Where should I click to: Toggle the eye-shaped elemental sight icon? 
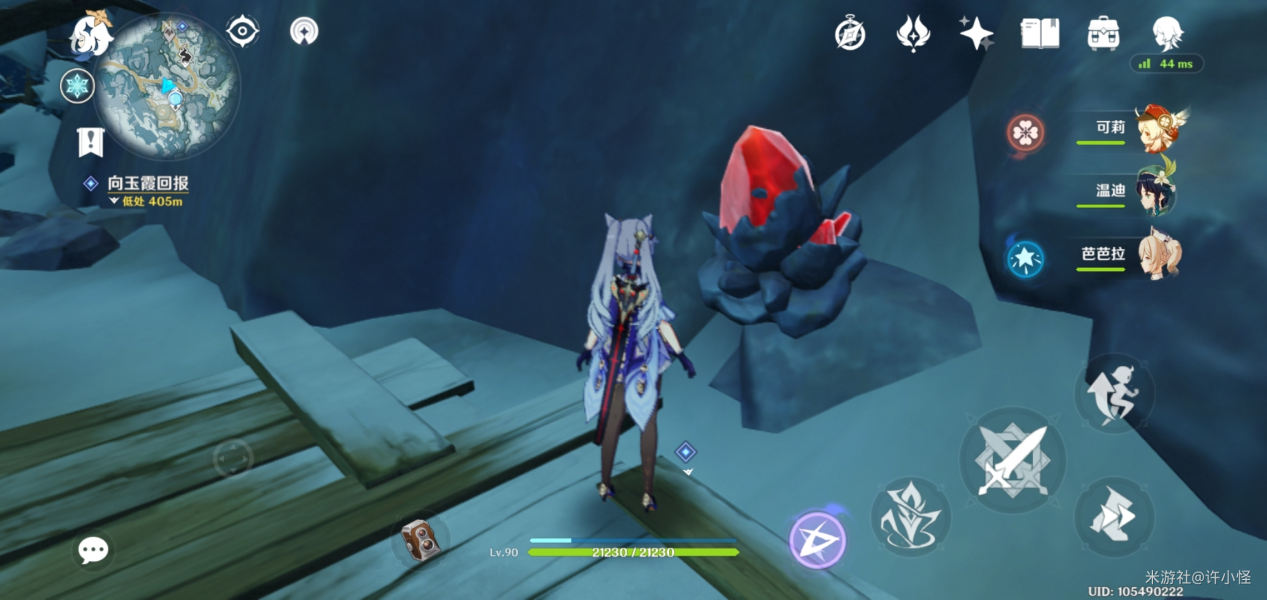[243, 32]
